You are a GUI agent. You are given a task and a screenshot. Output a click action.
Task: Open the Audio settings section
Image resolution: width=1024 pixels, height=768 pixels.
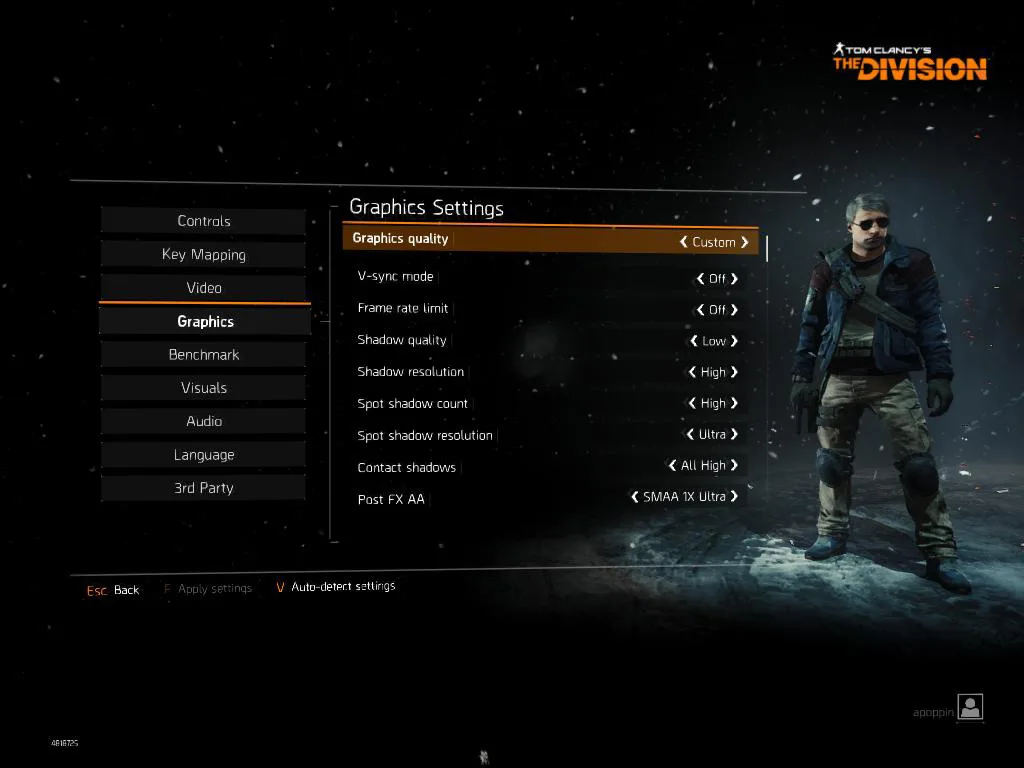(204, 421)
